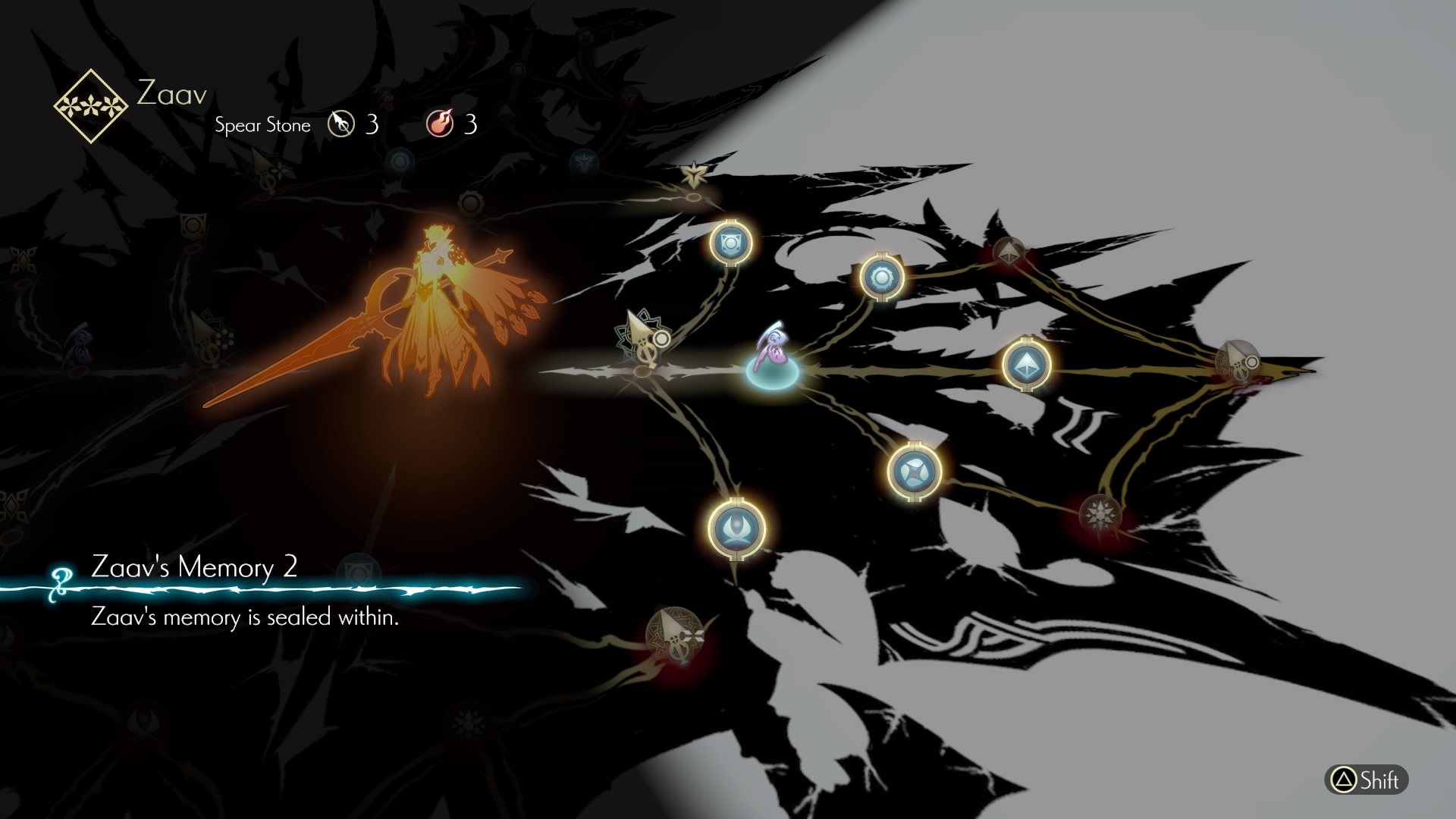Image resolution: width=1456 pixels, height=819 pixels.
Task: Select the locked grey pyramid node
Action: tap(1009, 253)
